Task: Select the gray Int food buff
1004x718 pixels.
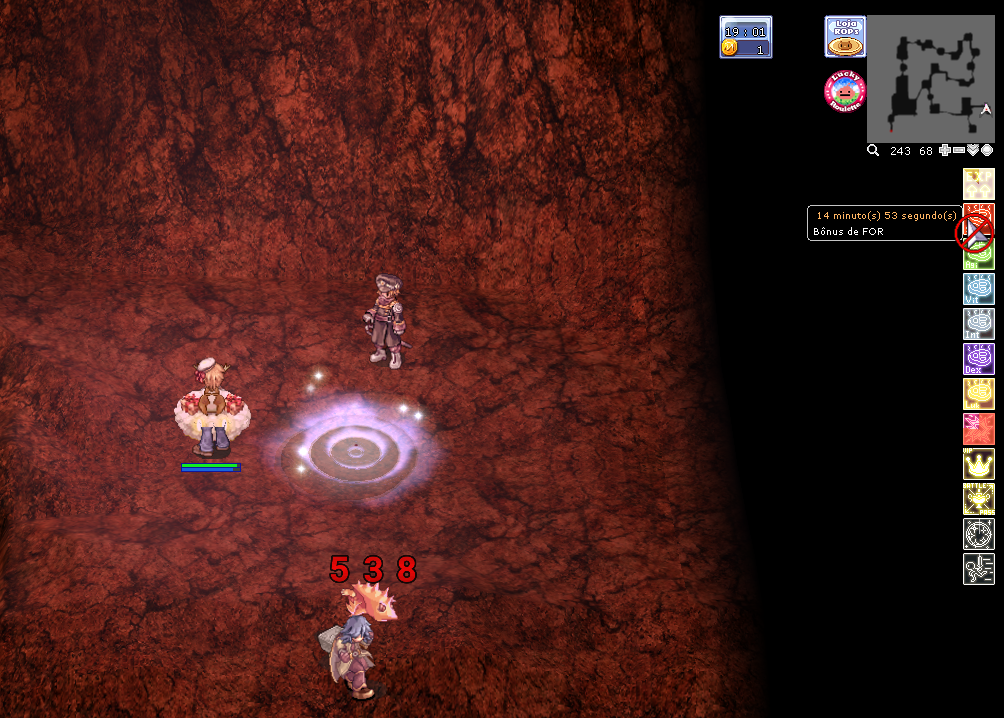Action: (x=979, y=324)
